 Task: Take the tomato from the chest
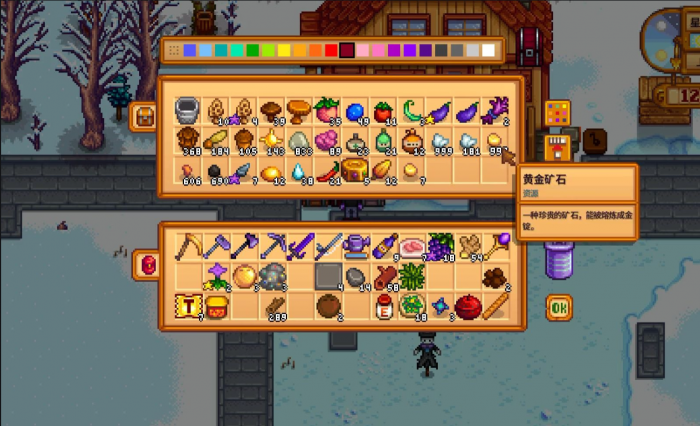coord(382,109)
